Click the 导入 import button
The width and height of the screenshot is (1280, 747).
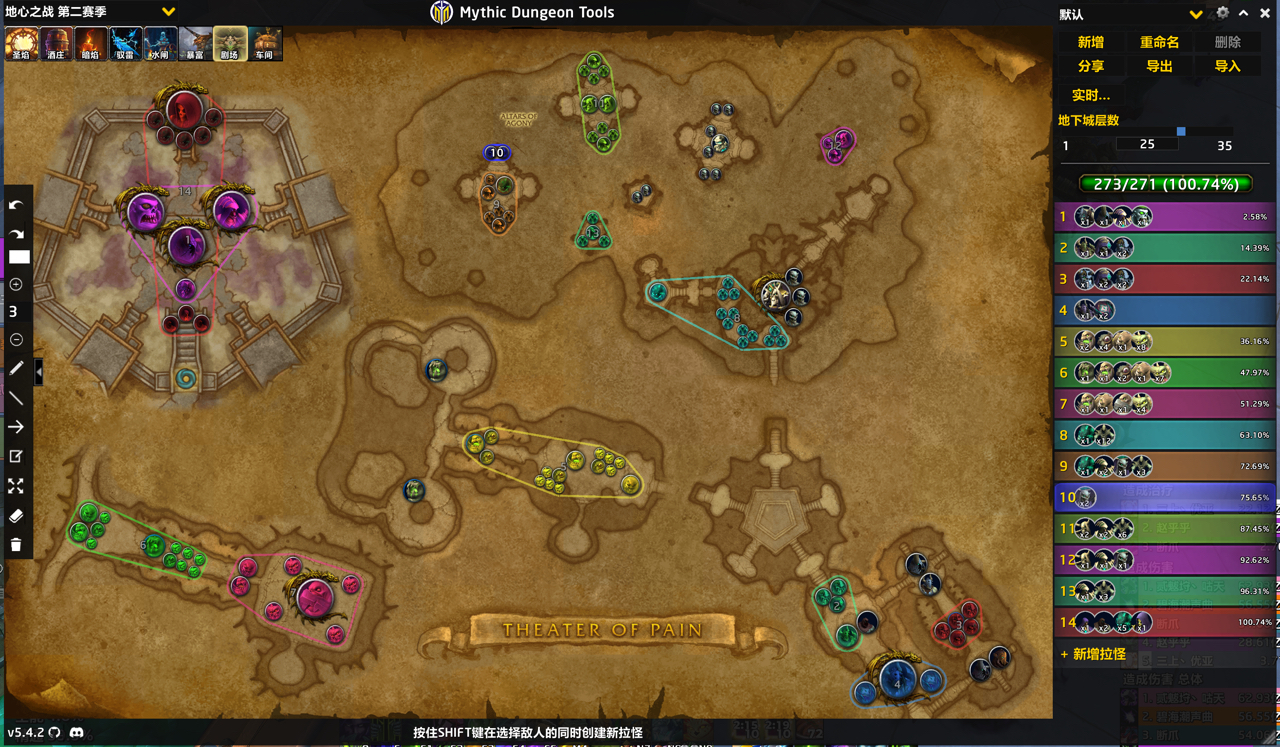1227,66
